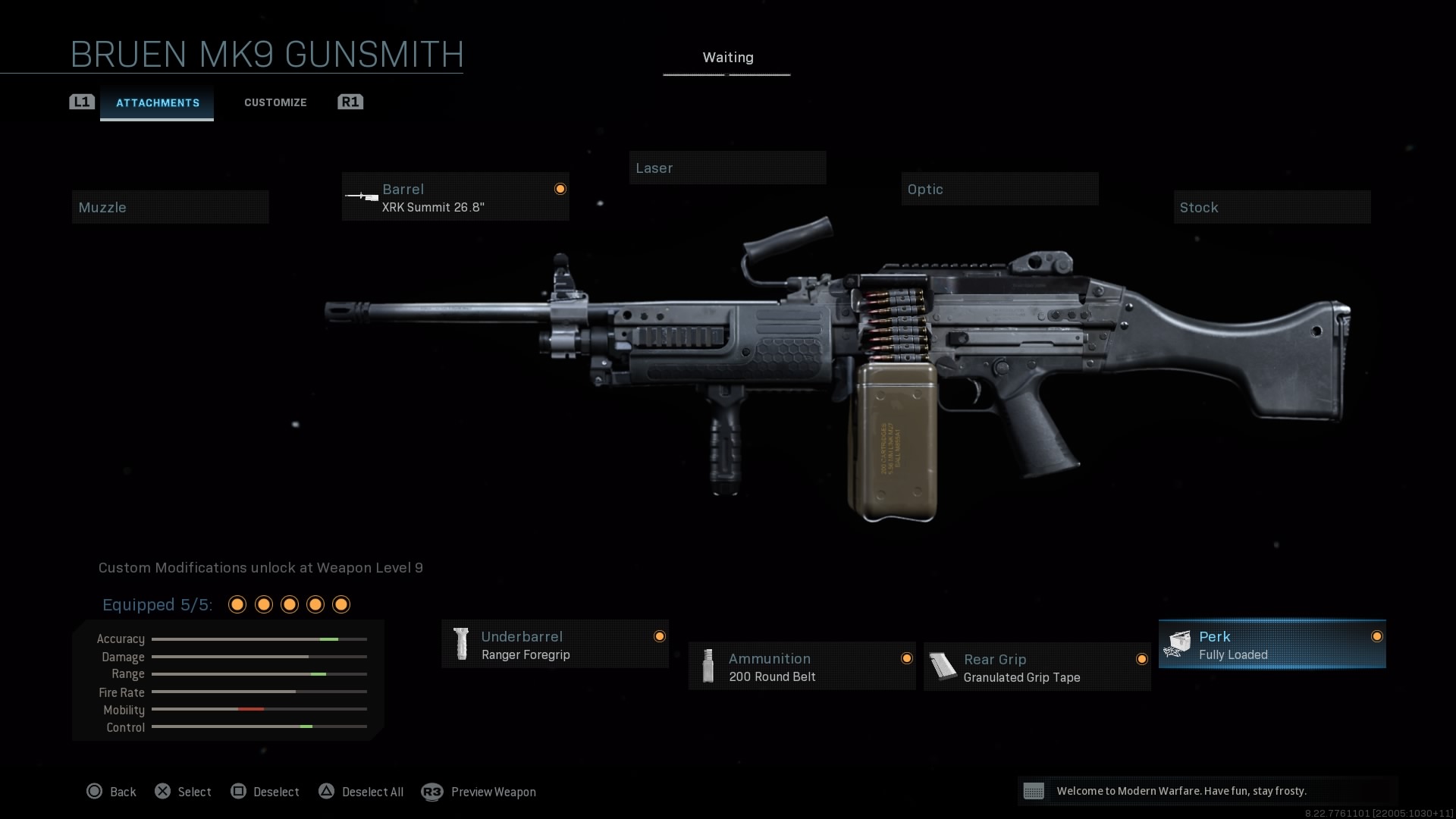Toggle the orange indicator on the Perk slot
Image resolution: width=1456 pixels, height=819 pixels.
(x=1377, y=637)
